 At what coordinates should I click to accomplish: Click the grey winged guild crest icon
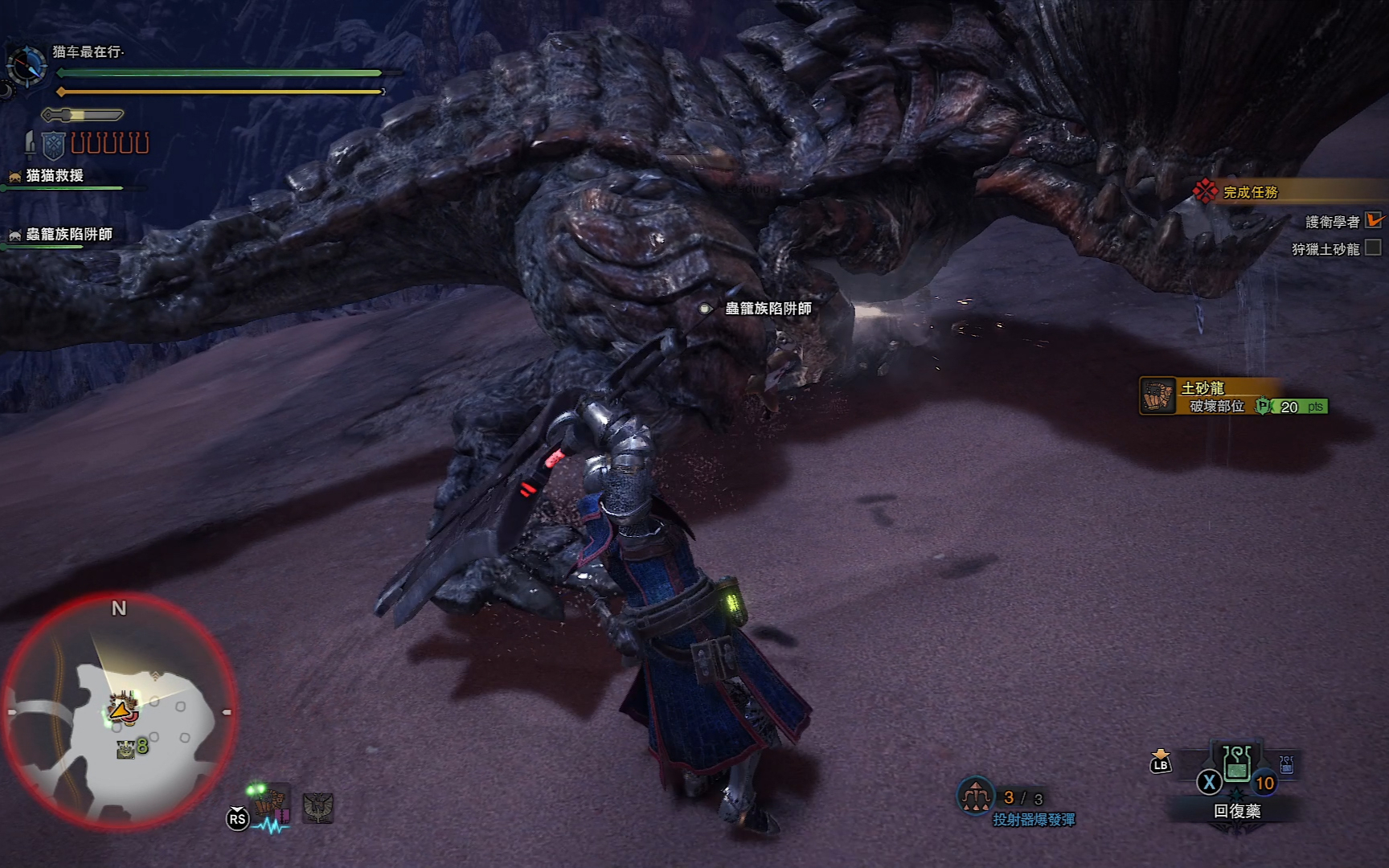point(318,807)
